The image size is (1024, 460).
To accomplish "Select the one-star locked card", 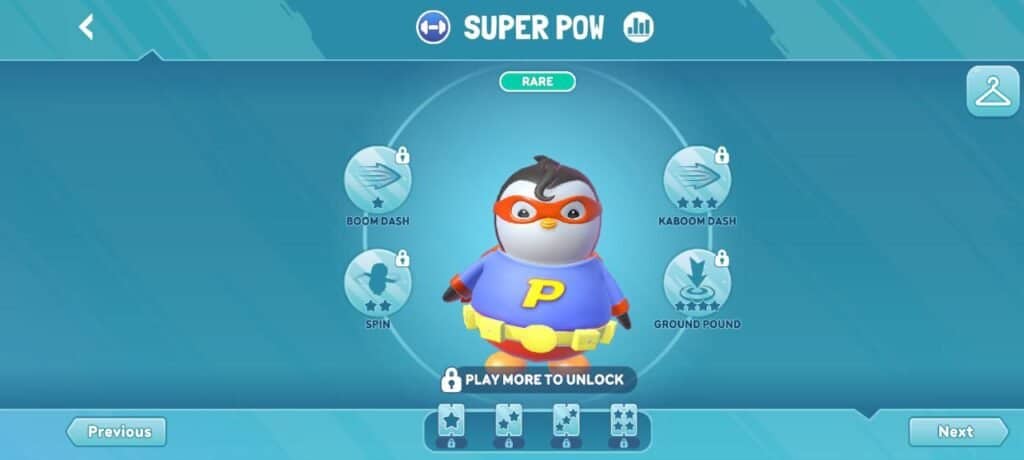I will pos(451,425).
